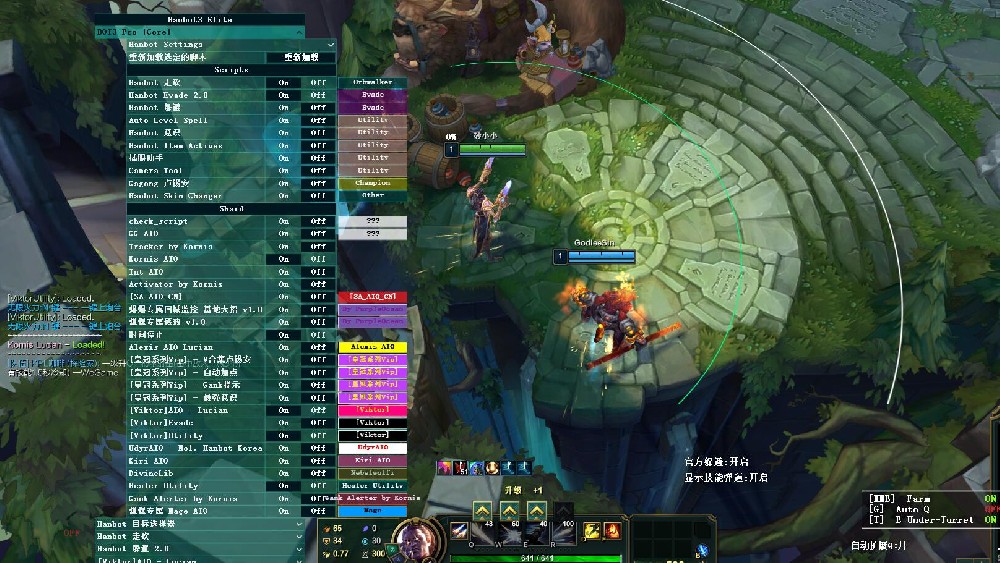Turn off Auto Level Spell
Screen dimensions: 1000x563
318,120
